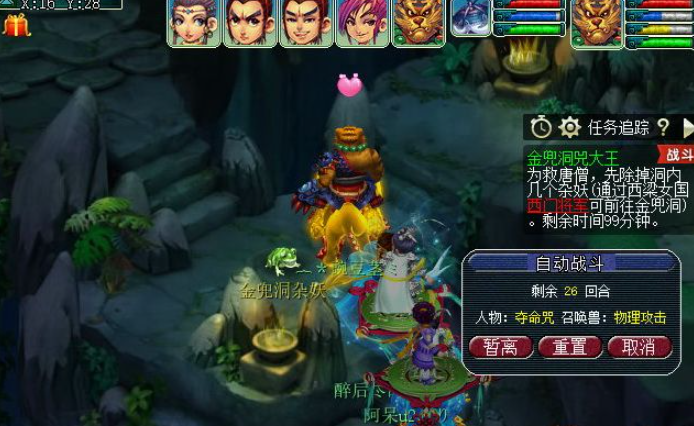Click the blue summoned pet portrait
Viewport: 694px width, 426px height.
coord(471,18)
